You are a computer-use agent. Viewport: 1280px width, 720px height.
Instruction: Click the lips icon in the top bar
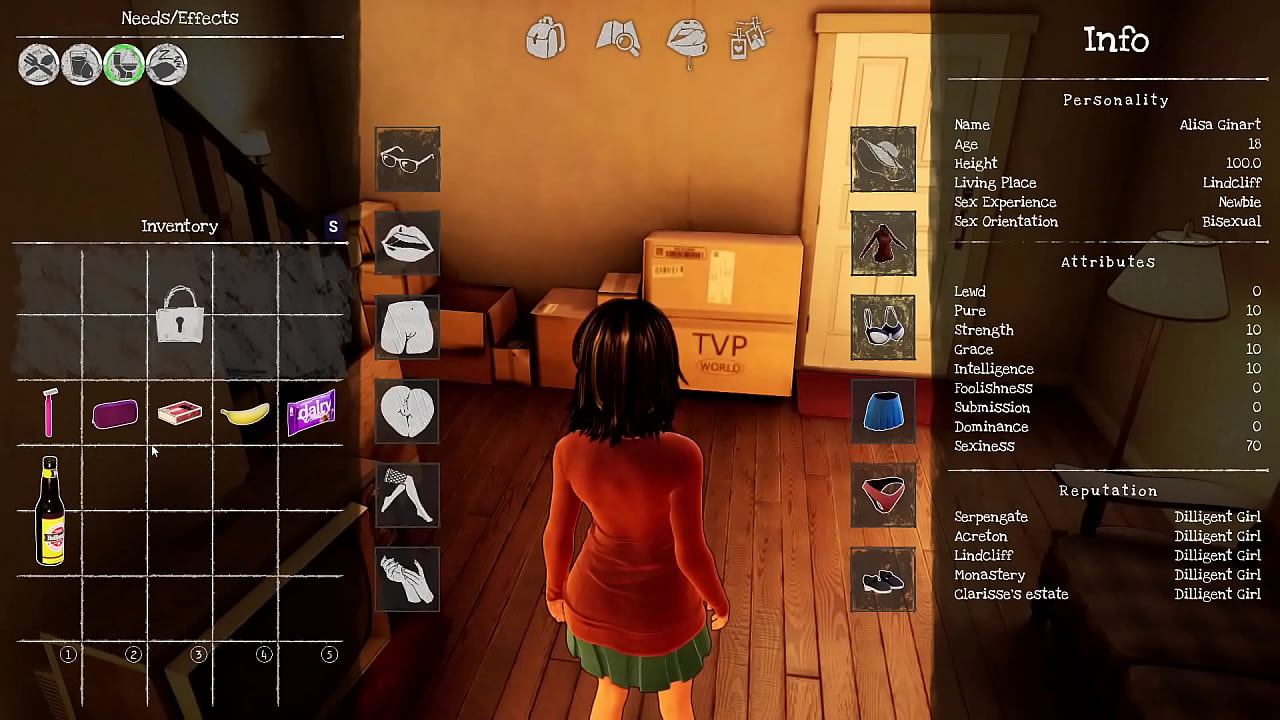click(688, 40)
